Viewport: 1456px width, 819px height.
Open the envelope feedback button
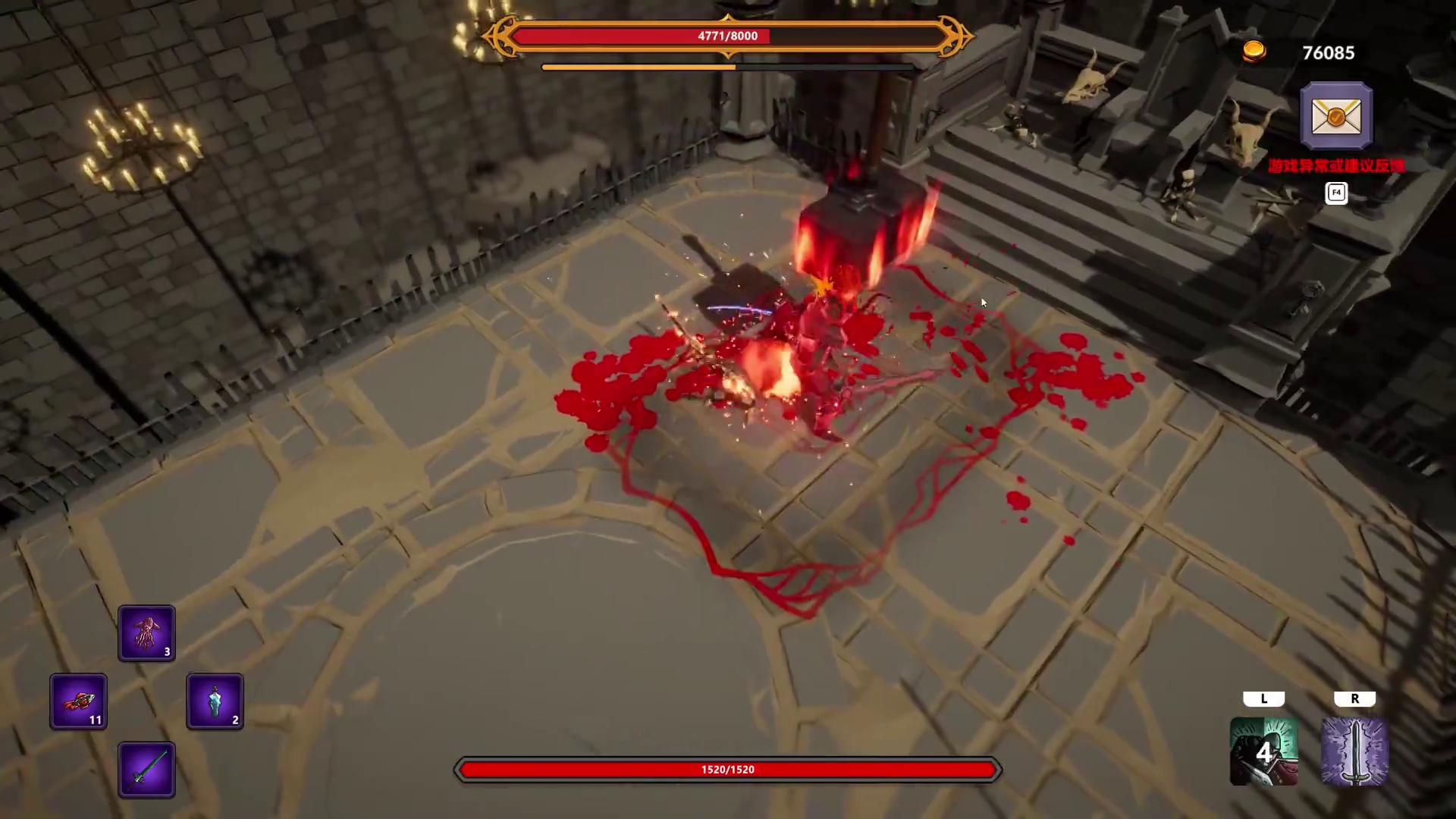pos(1335,116)
